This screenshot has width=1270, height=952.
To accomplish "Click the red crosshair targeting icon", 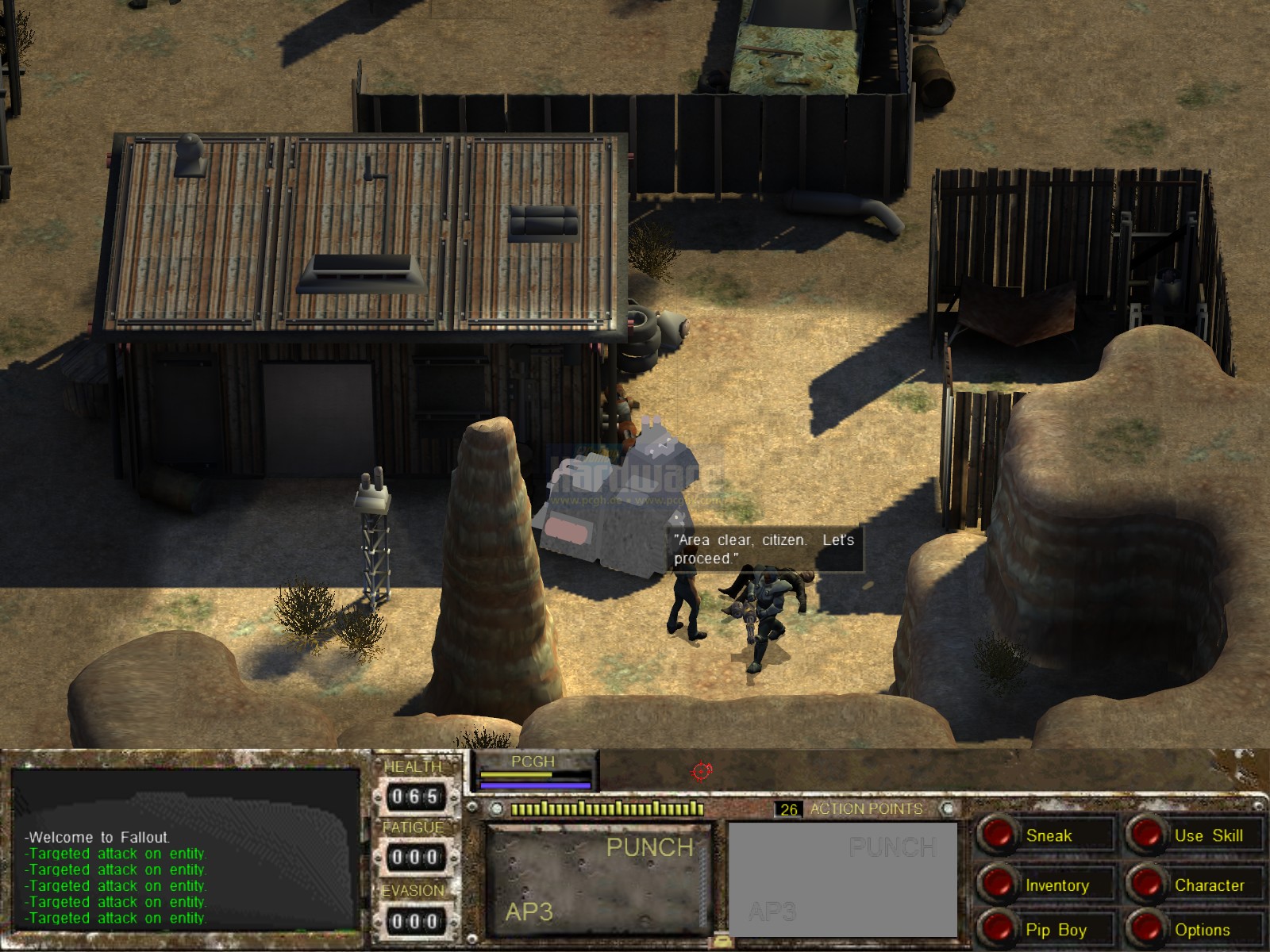I will click(x=702, y=770).
